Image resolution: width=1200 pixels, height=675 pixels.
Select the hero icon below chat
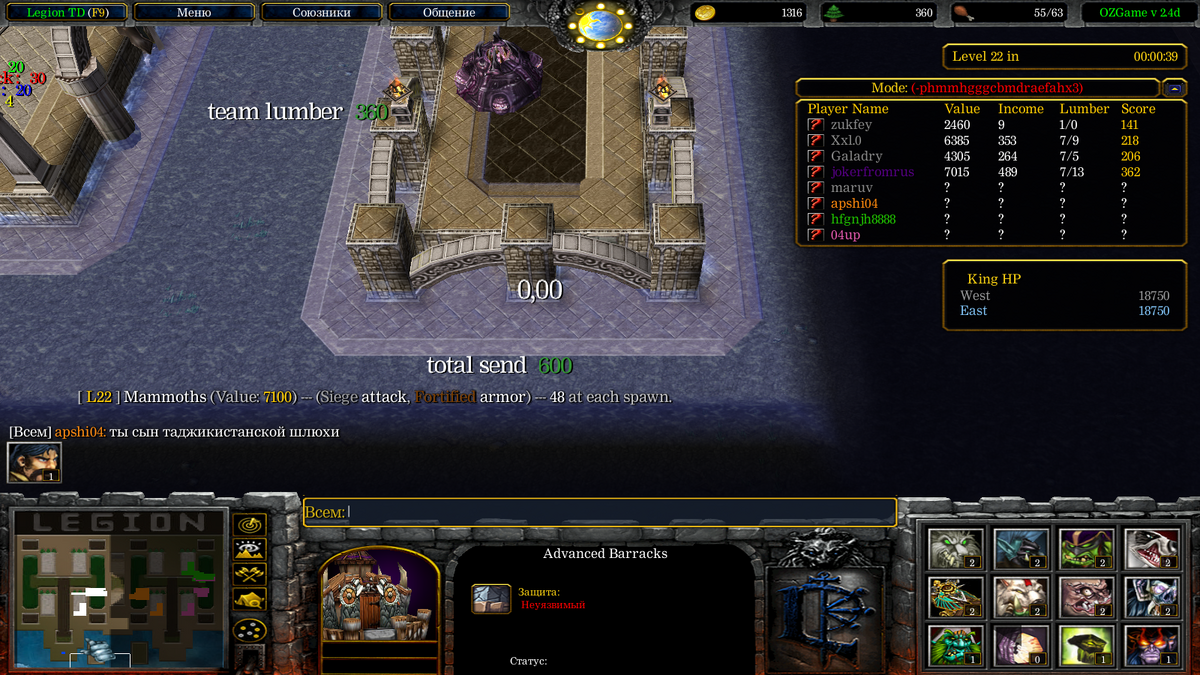[x=34, y=462]
